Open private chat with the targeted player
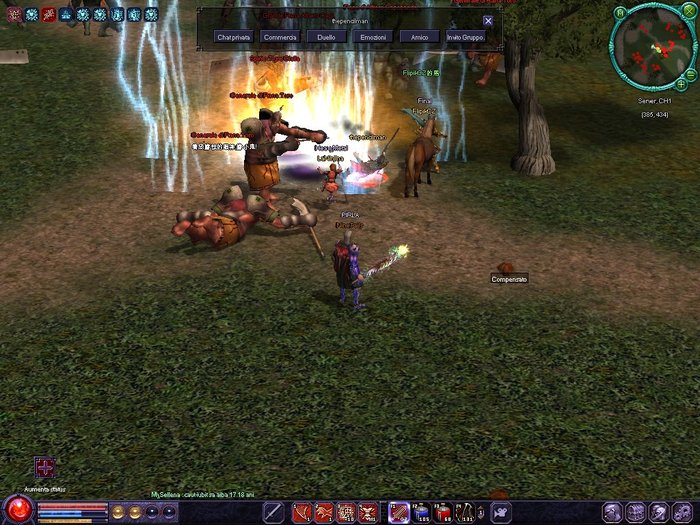 tap(234, 37)
